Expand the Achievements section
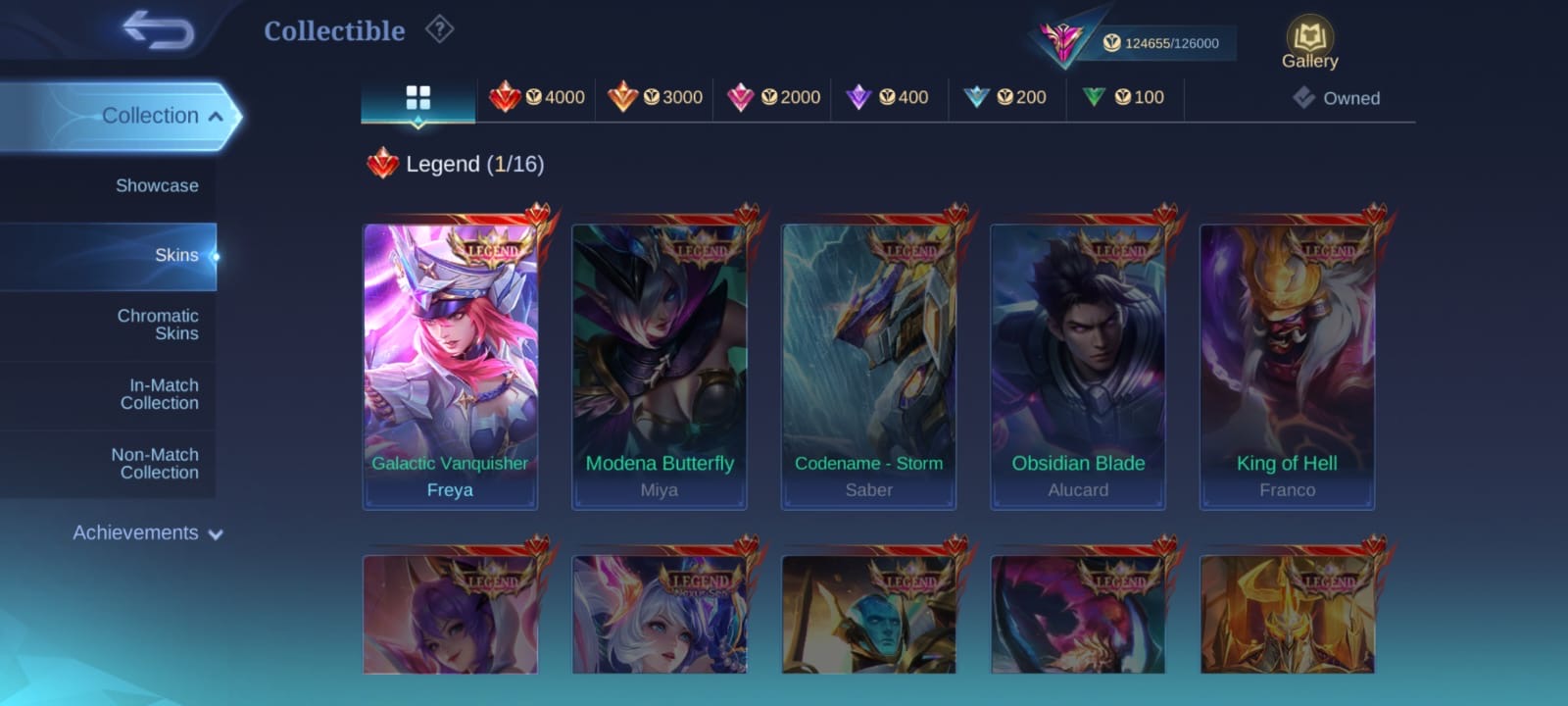This screenshot has width=1568, height=706. [147, 533]
